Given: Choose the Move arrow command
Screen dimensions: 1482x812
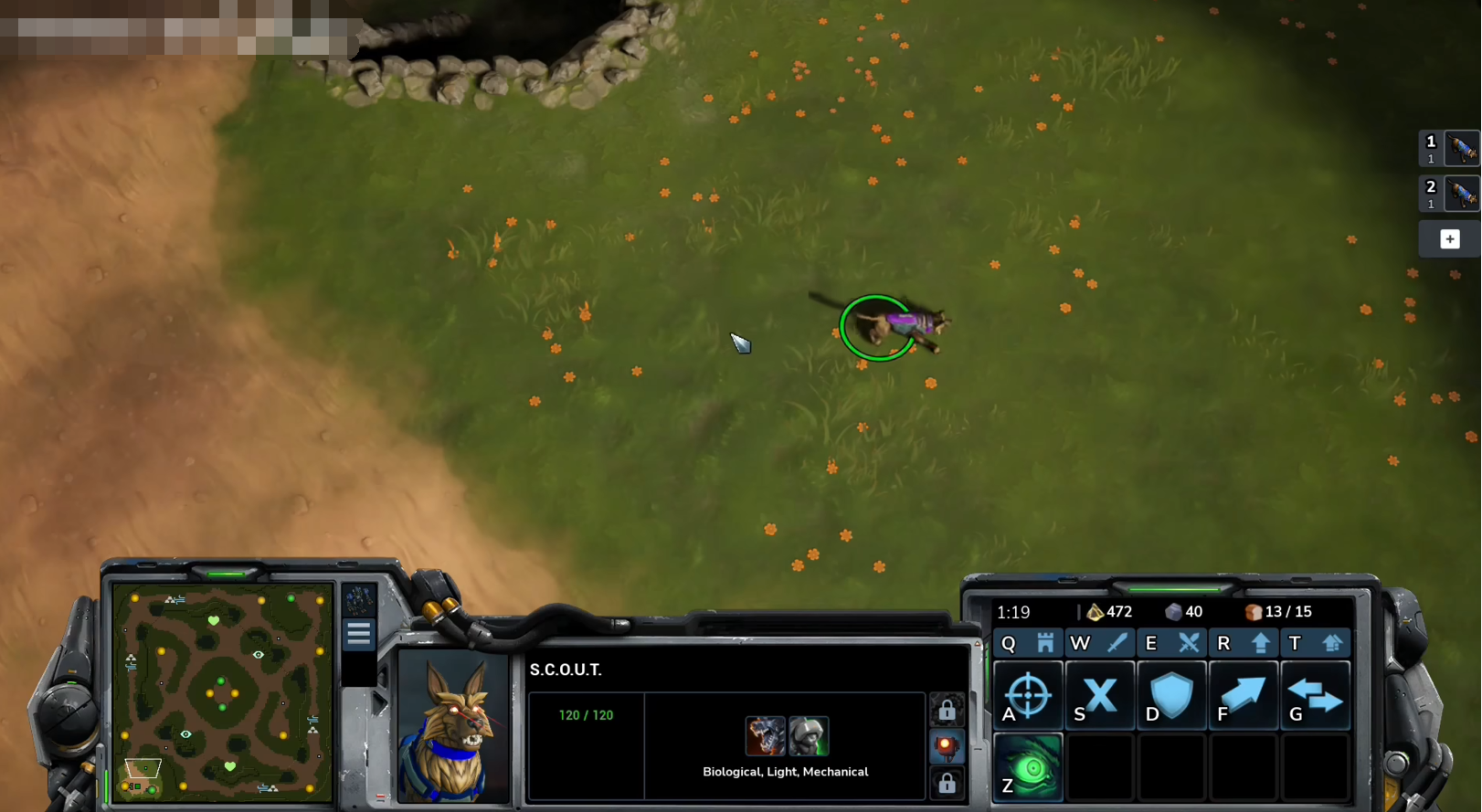Looking at the screenshot, I should click(x=1244, y=696).
